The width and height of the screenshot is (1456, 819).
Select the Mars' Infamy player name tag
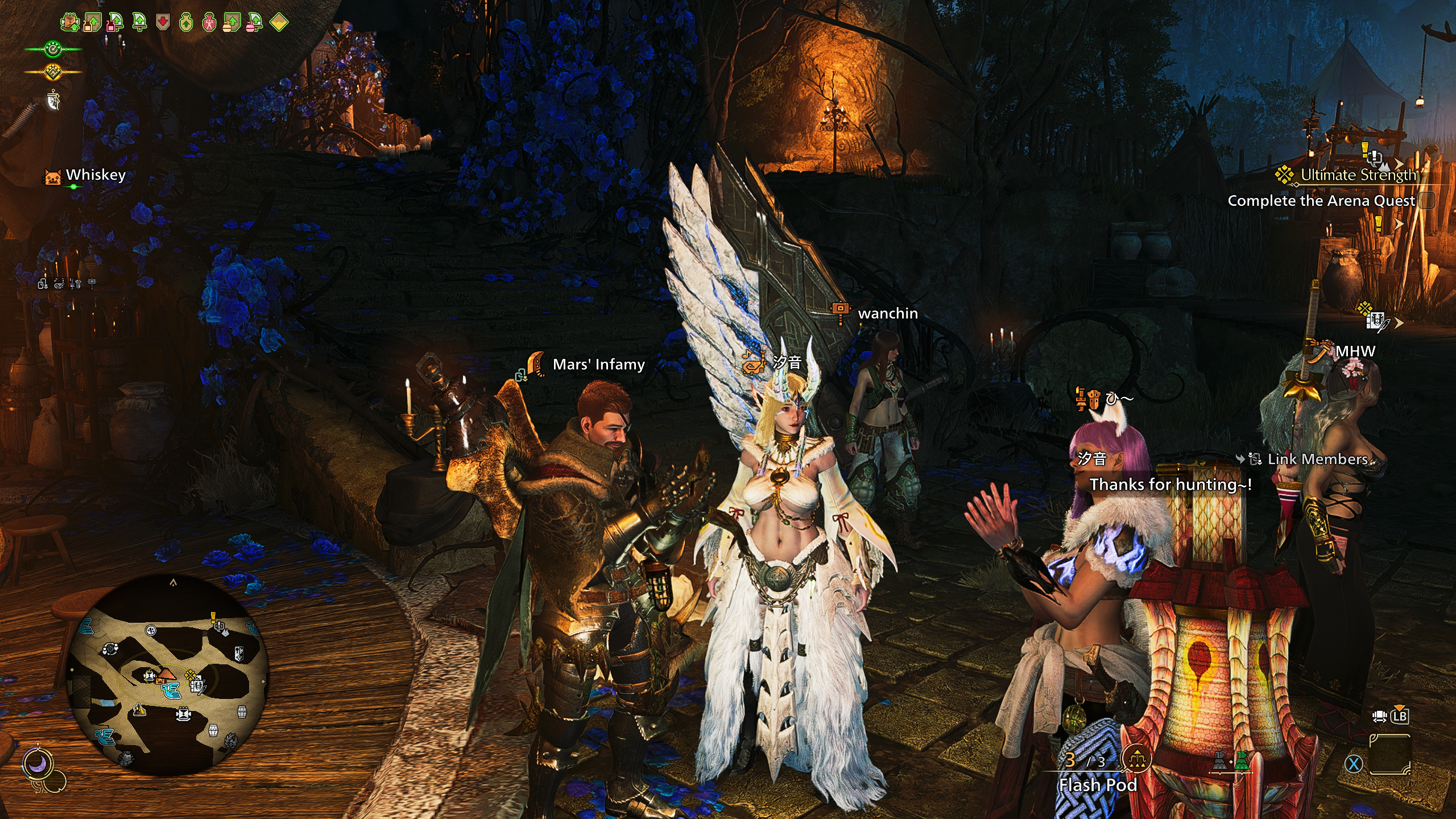pos(598,365)
